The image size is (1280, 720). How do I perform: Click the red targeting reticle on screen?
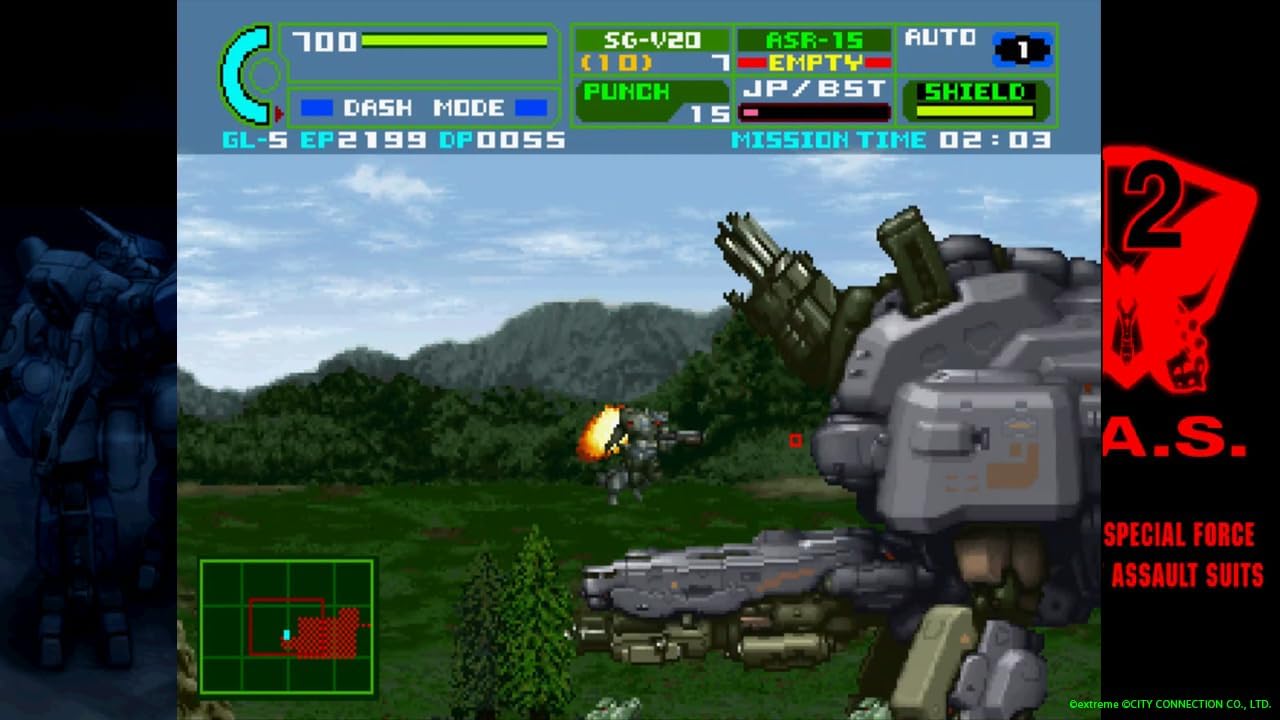795,438
